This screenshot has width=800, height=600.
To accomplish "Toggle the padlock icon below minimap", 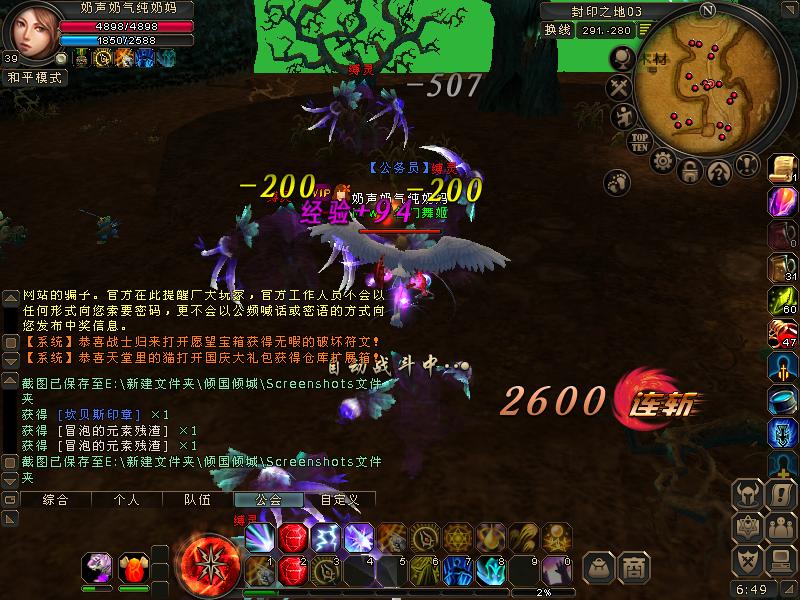I will 690,172.
